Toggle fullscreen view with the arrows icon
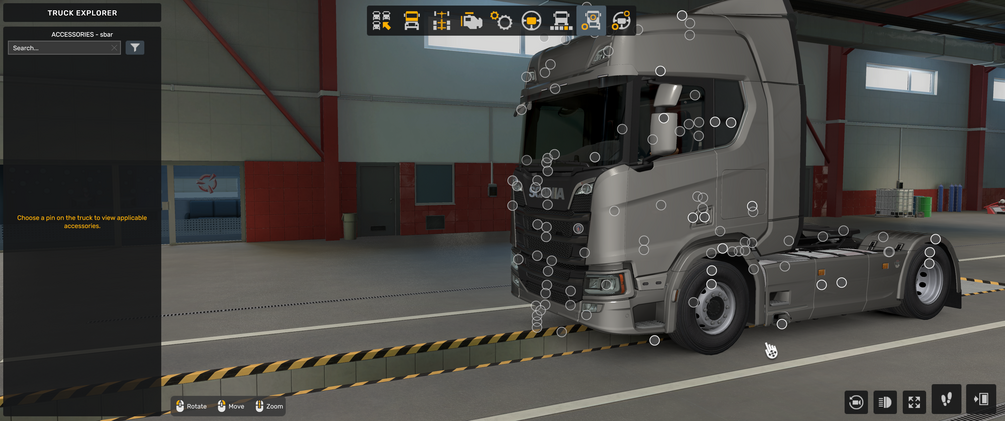This screenshot has width=1005, height=421. pos(914,402)
